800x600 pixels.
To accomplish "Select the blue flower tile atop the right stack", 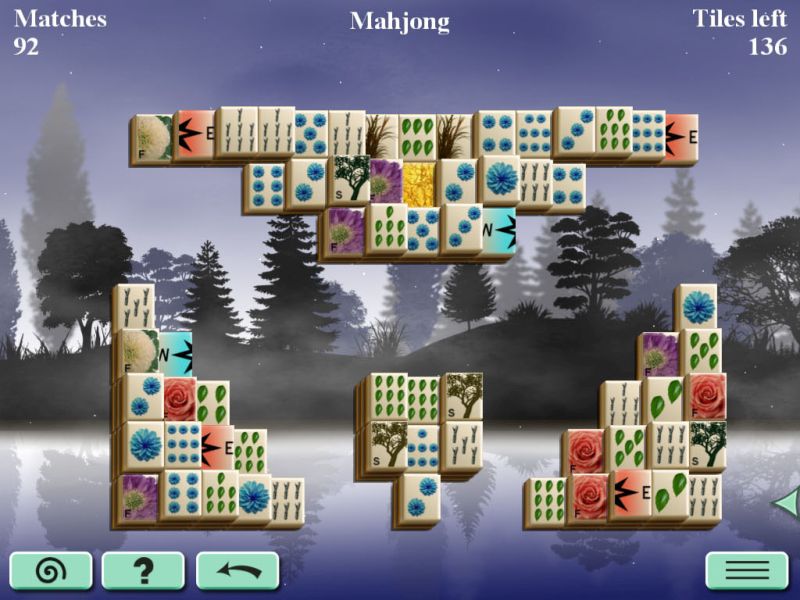I will point(698,307).
